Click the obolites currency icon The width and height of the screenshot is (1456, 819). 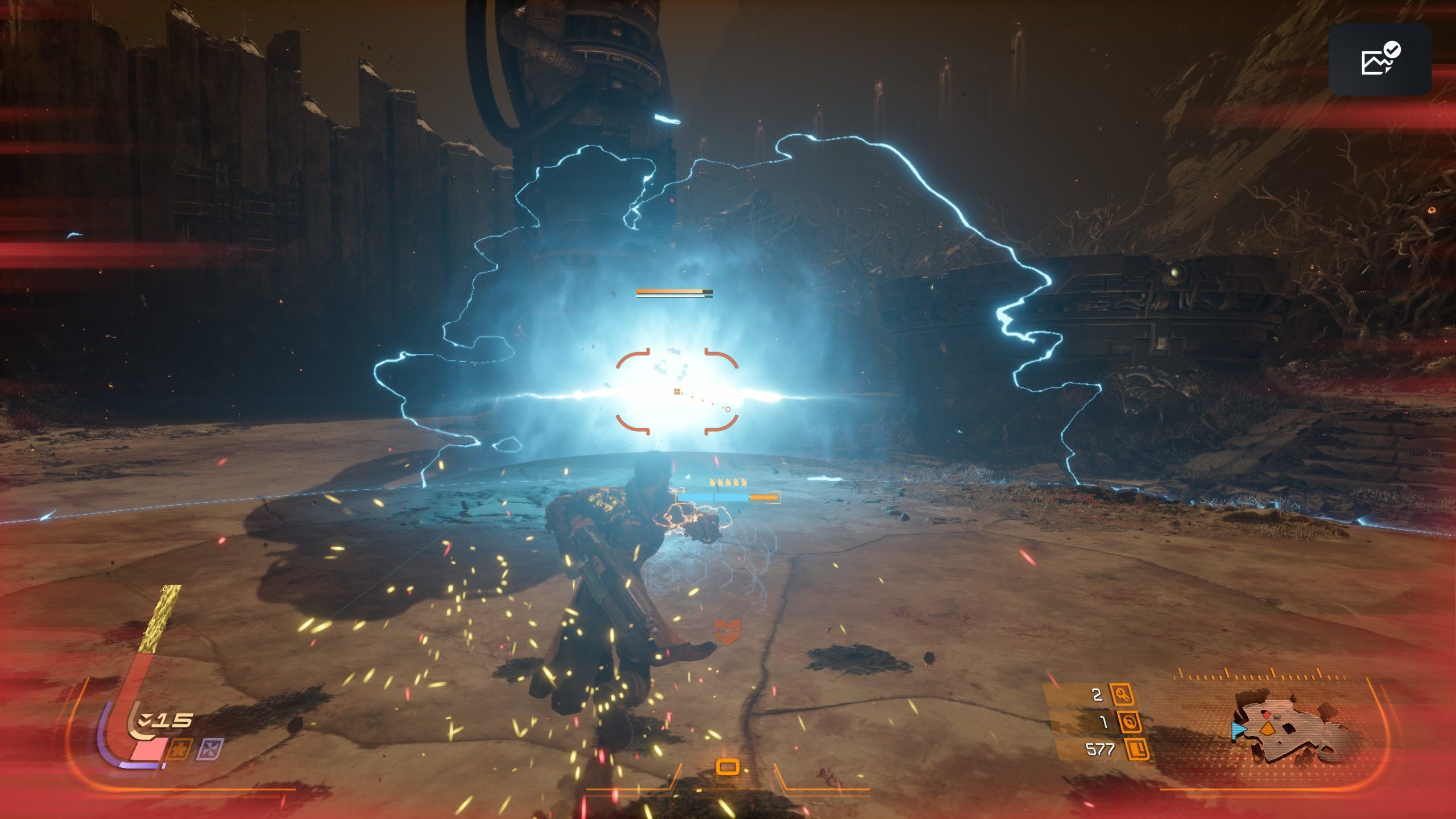1137,750
